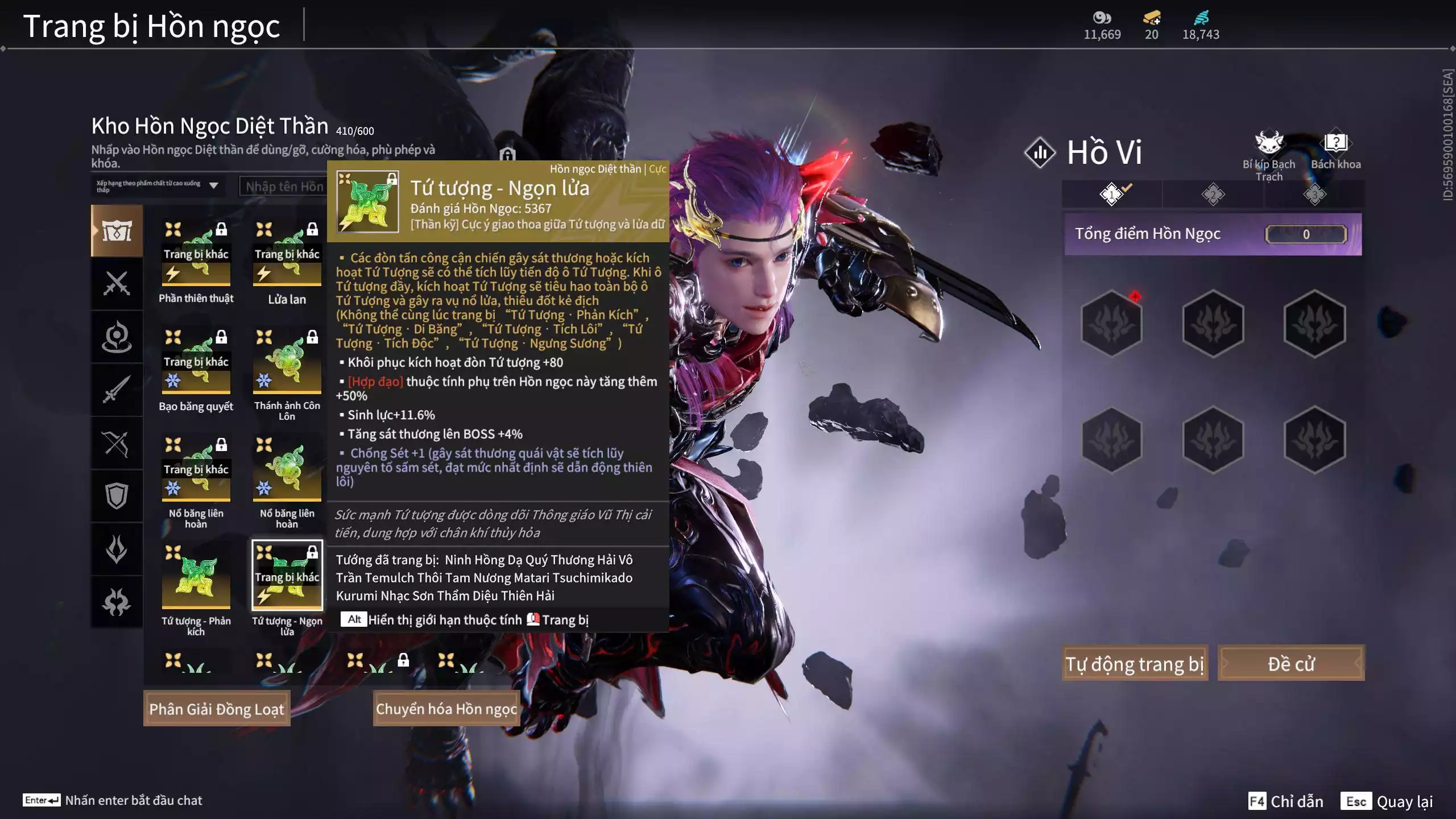Screen dimensions: 1456x819
Task: Open the sort order dropdown
Action: [x=158, y=186]
